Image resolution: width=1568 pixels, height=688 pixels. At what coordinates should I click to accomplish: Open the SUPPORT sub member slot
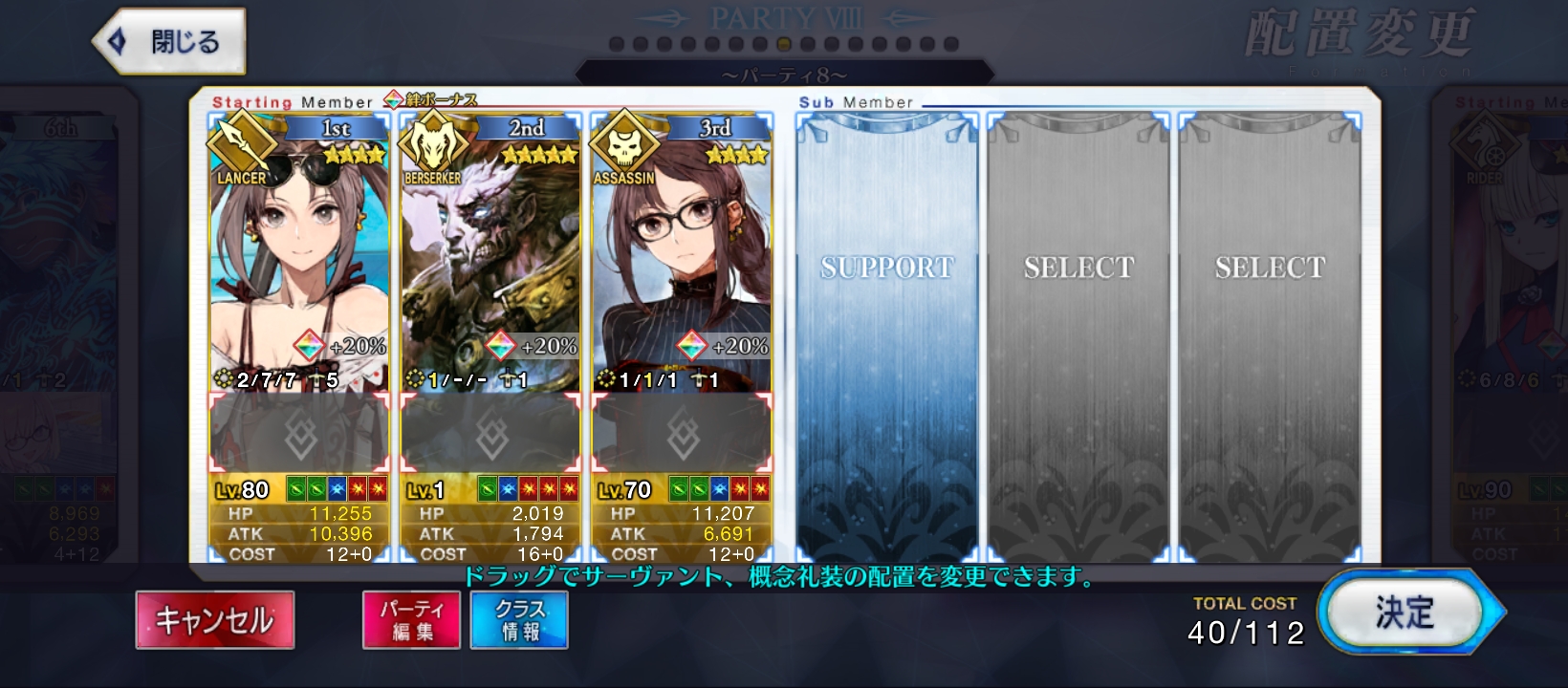click(887, 334)
